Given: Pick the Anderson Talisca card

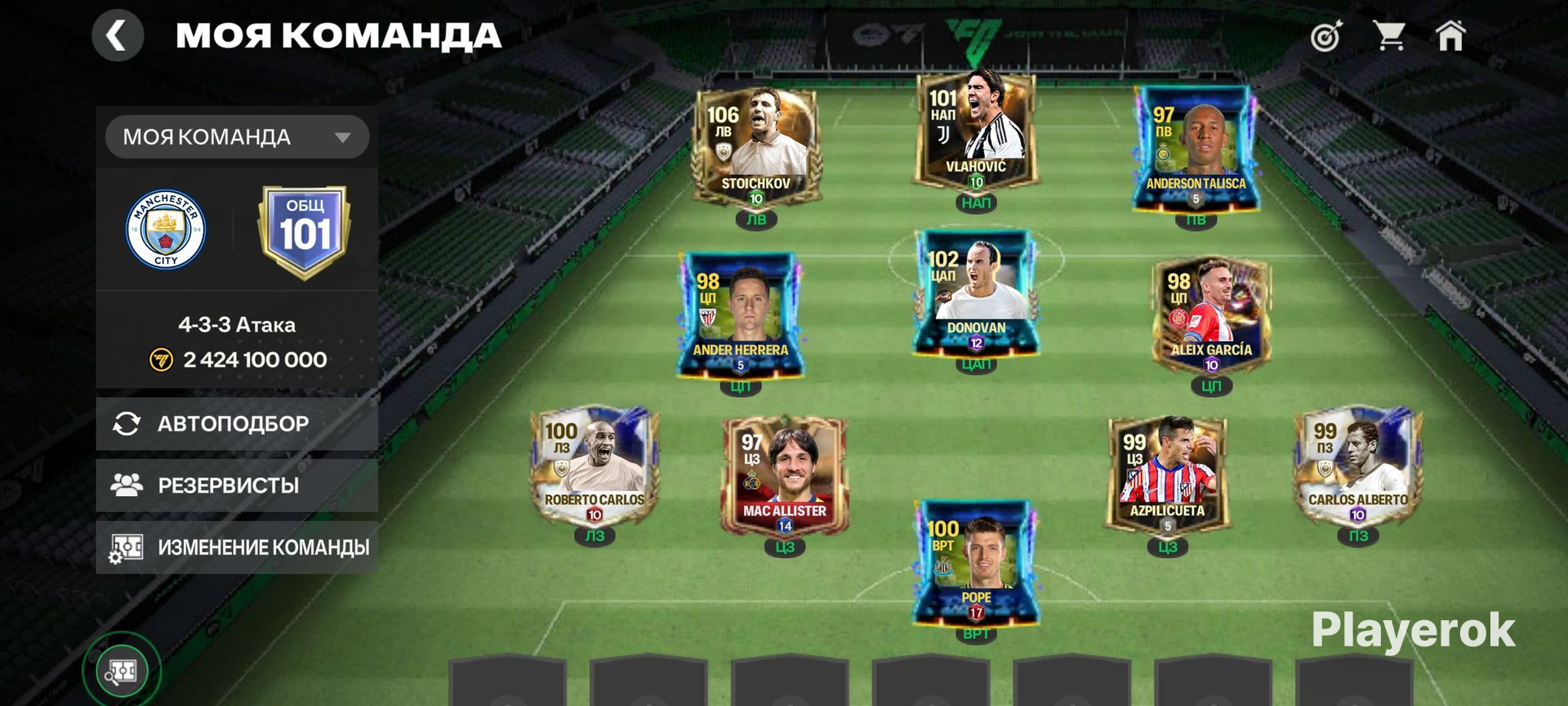Looking at the screenshot, I should coord(1196,149).
